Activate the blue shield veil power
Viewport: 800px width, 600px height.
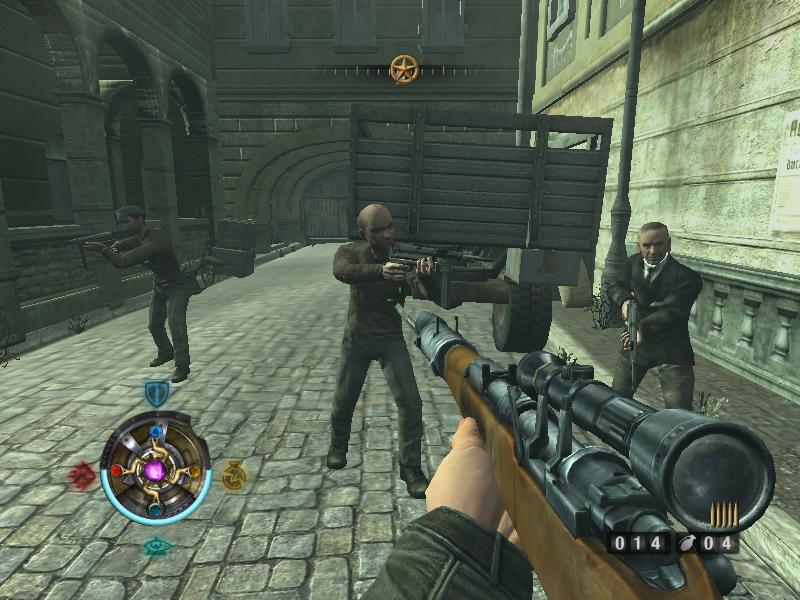[x=155, y=393]
